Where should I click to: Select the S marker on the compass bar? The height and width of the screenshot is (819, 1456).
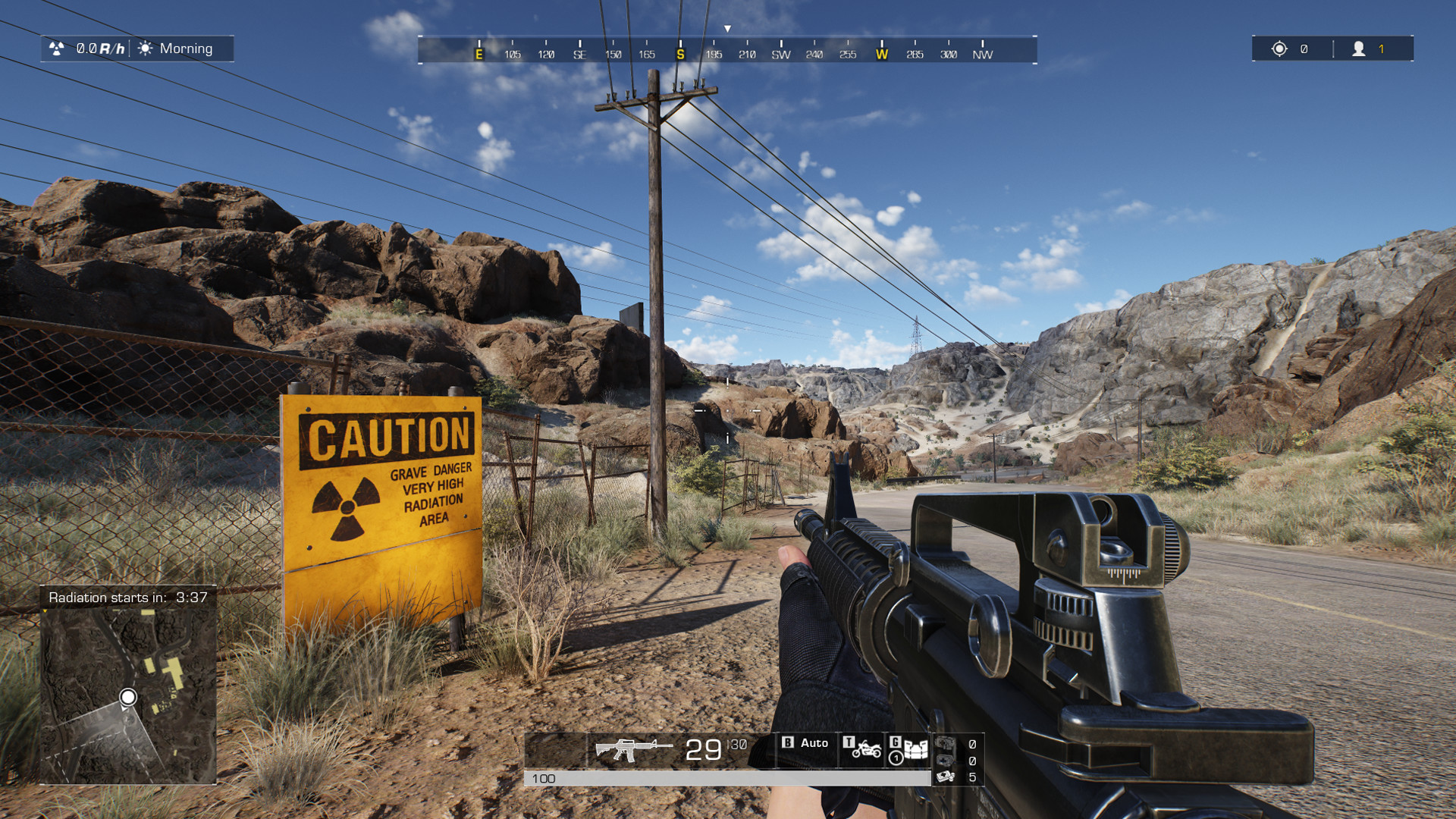click(x=680, y=54)
